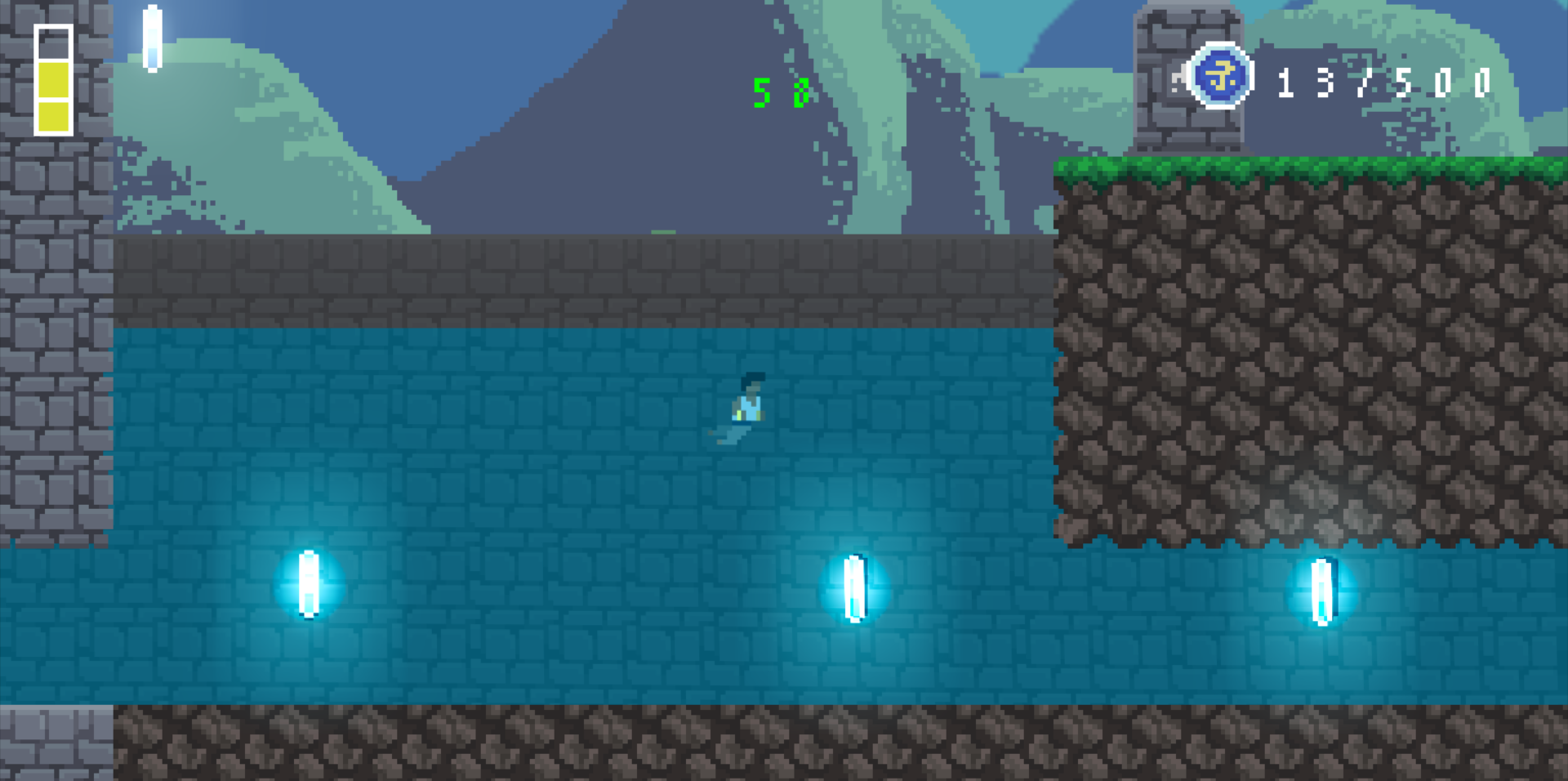Viewport: 1568px width, 781px height.
Task: Click the dark rocky terrain below the water
Action: click(572, 743)
